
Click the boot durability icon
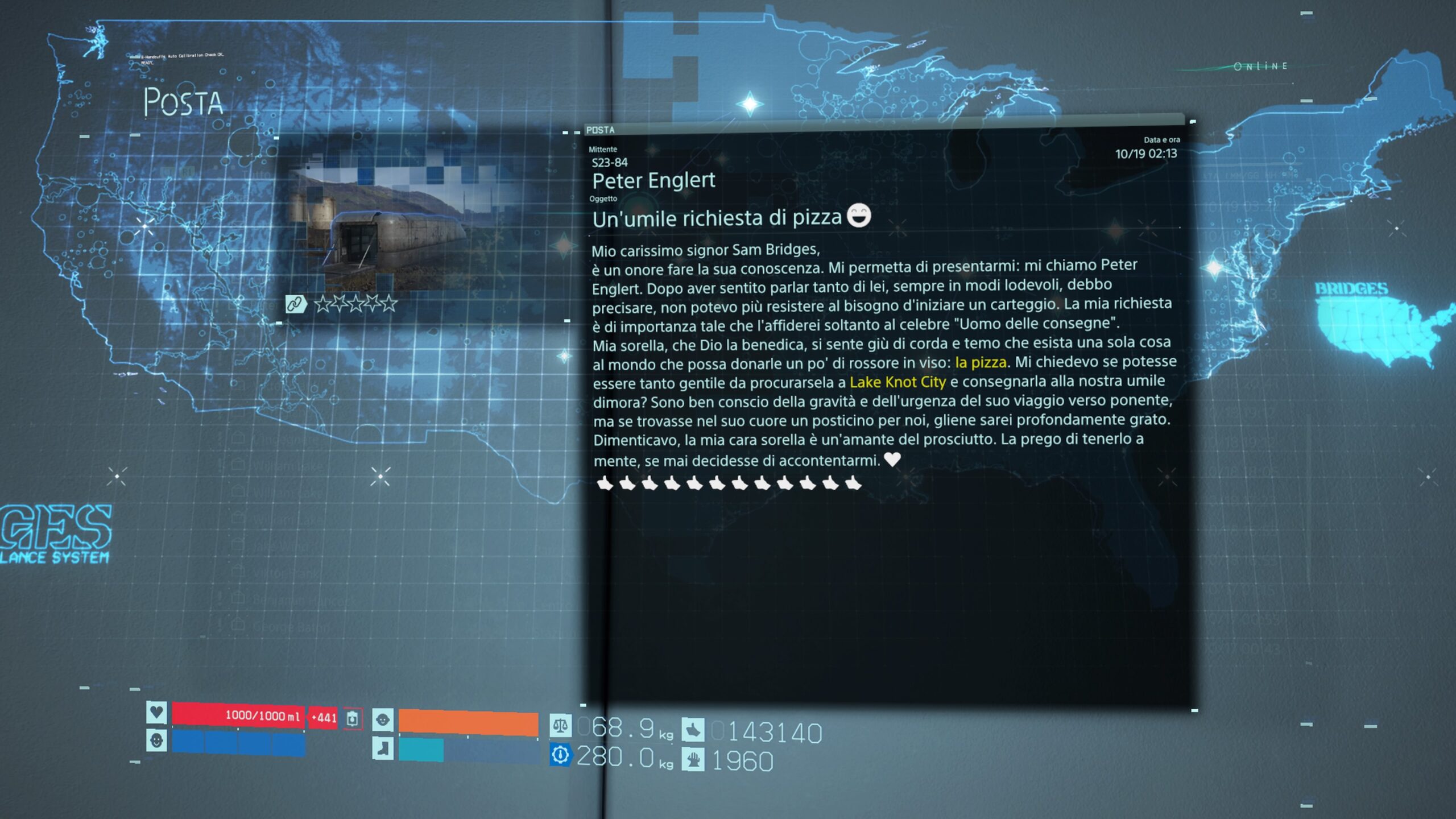(x=383, y=748)
